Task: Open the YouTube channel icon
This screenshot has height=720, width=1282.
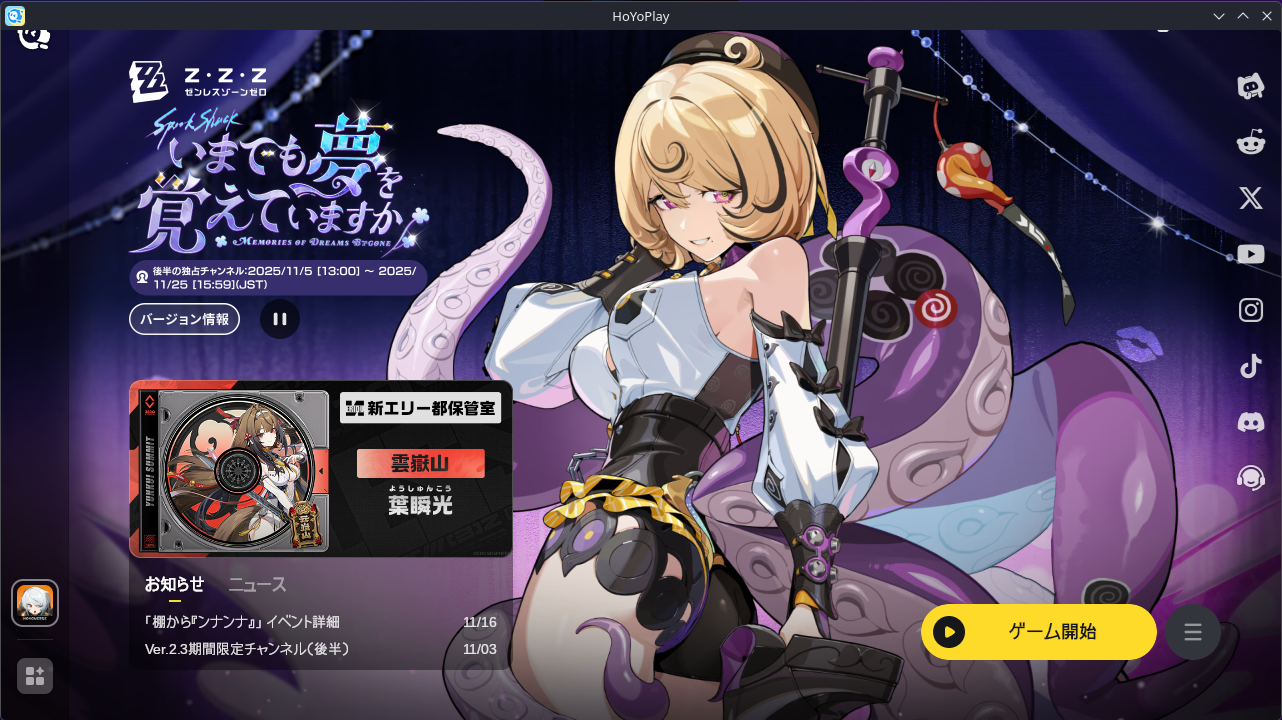Action: 1250,254
